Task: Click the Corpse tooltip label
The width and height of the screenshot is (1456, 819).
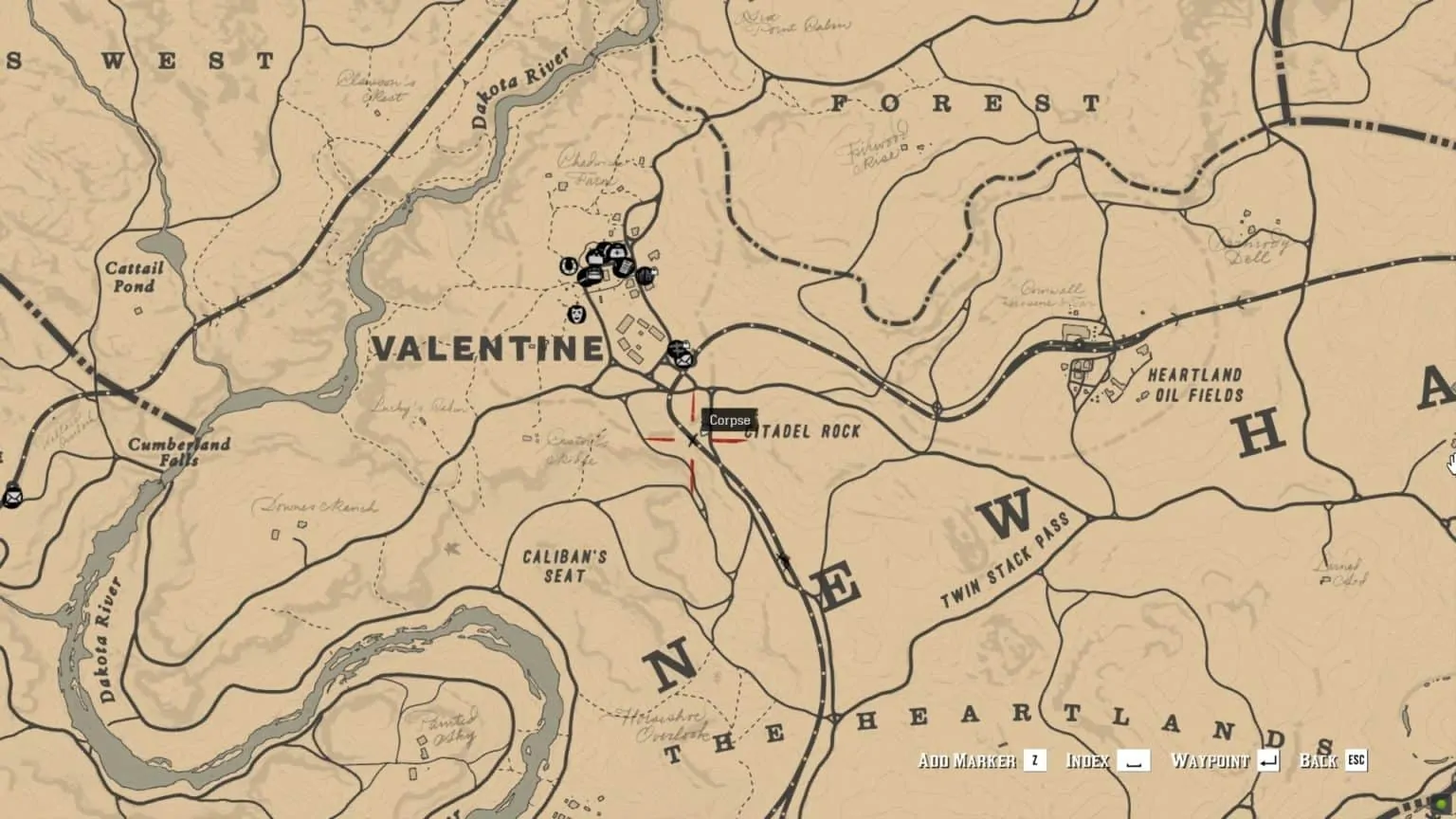Action: tap(729, 420)
